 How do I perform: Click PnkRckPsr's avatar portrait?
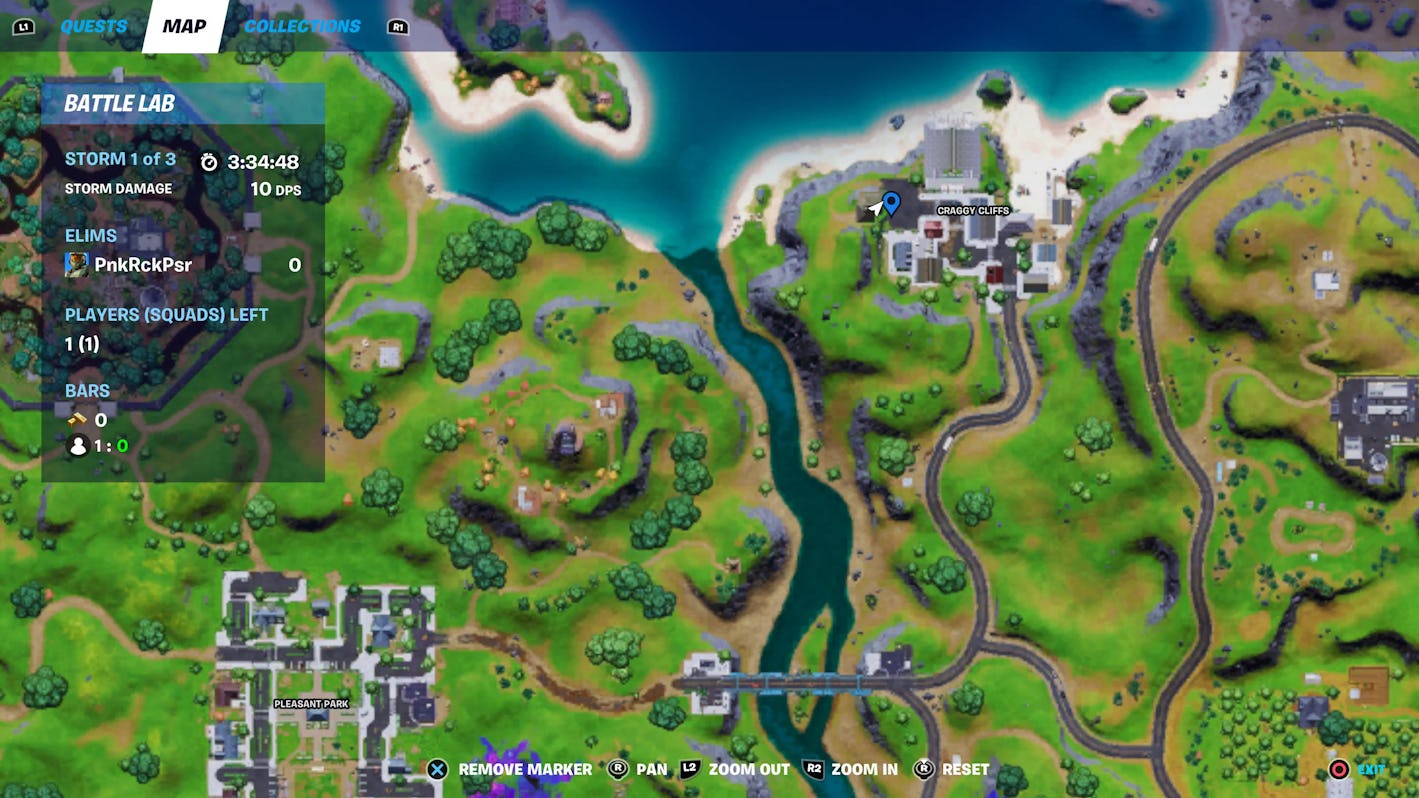coord(77,262)
